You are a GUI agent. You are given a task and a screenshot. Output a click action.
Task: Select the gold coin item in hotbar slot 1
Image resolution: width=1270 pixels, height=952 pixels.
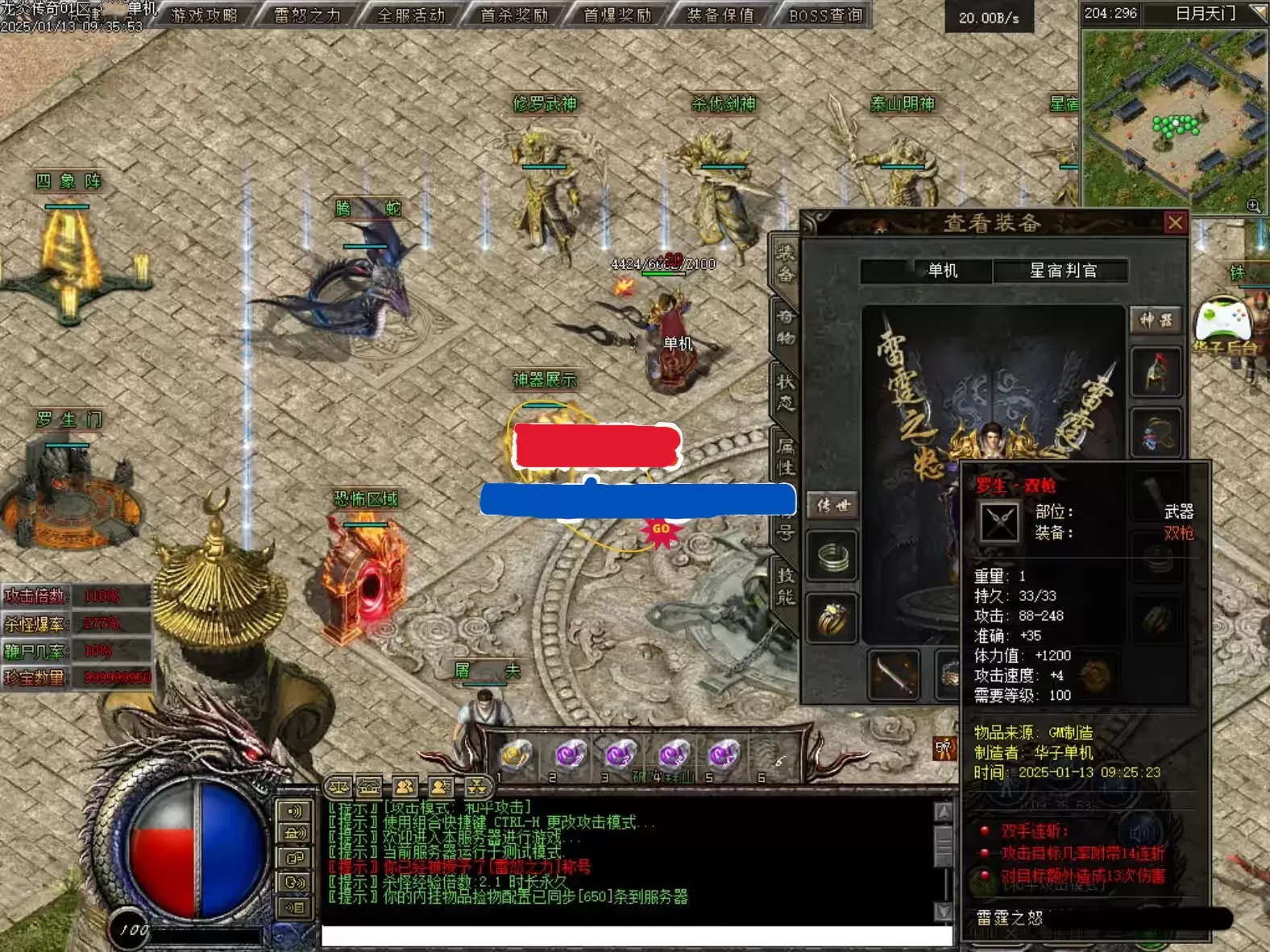[x=517, y=755]
